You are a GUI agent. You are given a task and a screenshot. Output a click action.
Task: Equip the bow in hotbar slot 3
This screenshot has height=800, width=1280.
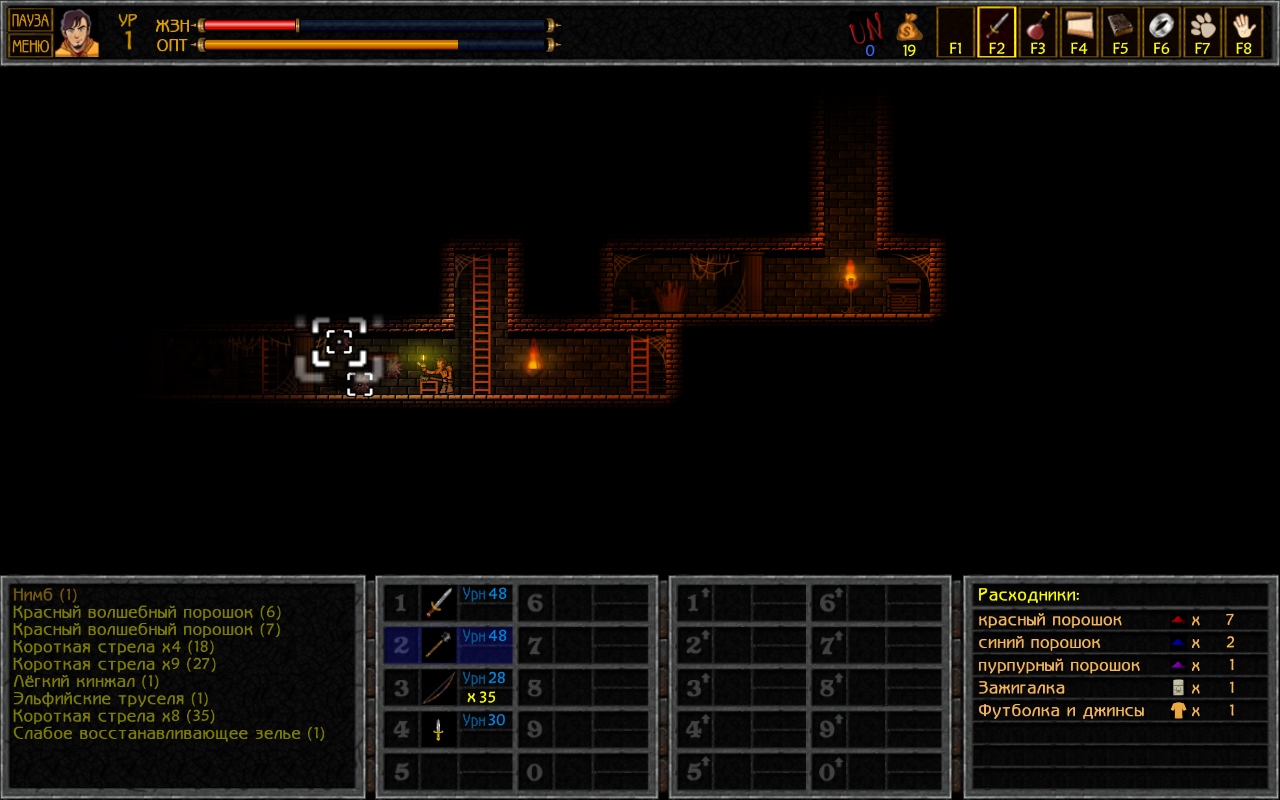point(438,688)
